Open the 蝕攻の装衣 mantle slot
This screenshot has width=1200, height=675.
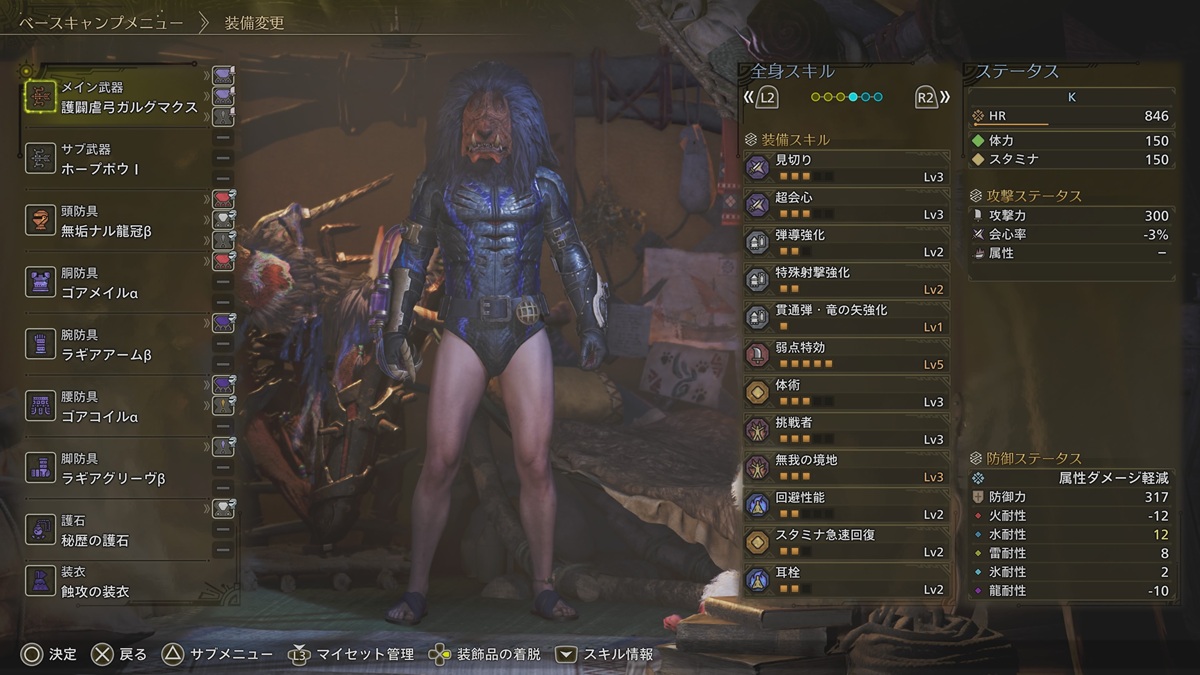click(x=118, y=582)
